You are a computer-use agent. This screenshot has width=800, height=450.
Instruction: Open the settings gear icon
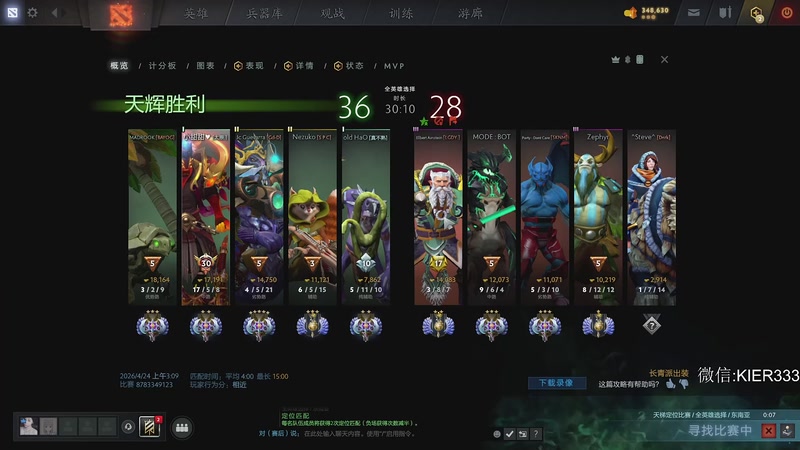click(x=32, y=13)
